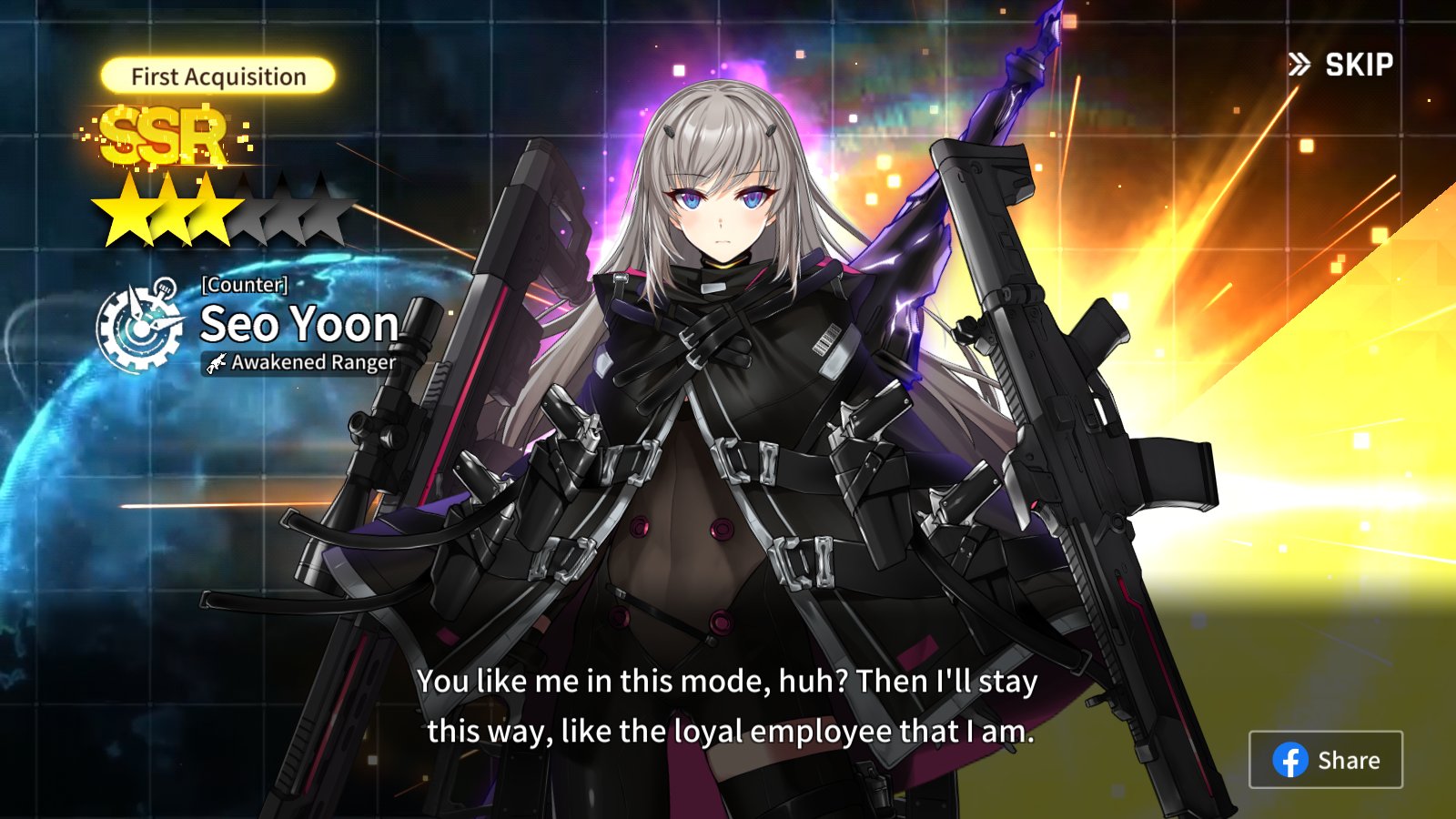Click the Share button
1456x819 pixels.
(1326, 760)
